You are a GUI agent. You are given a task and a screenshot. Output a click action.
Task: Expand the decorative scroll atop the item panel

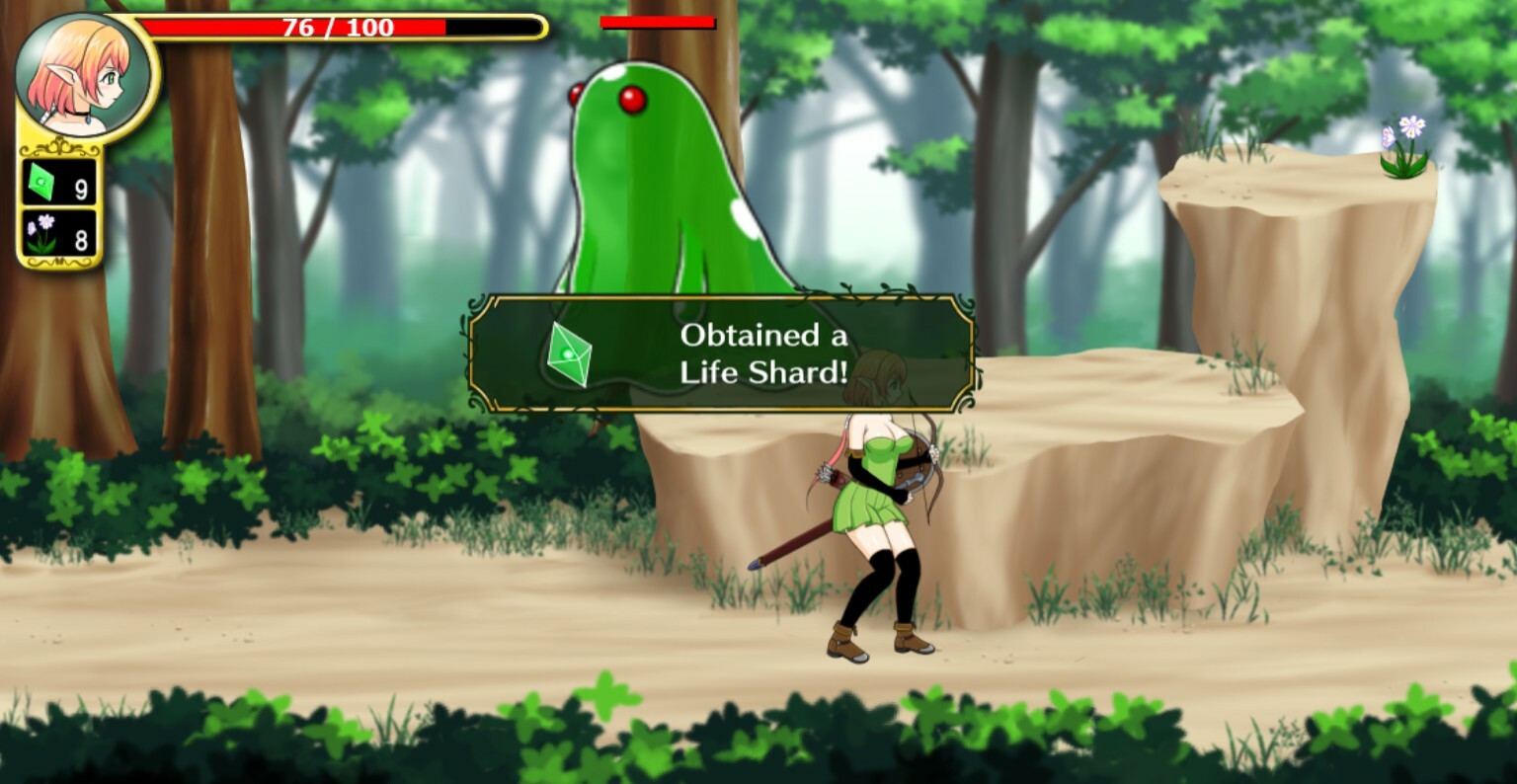[57, 145]
